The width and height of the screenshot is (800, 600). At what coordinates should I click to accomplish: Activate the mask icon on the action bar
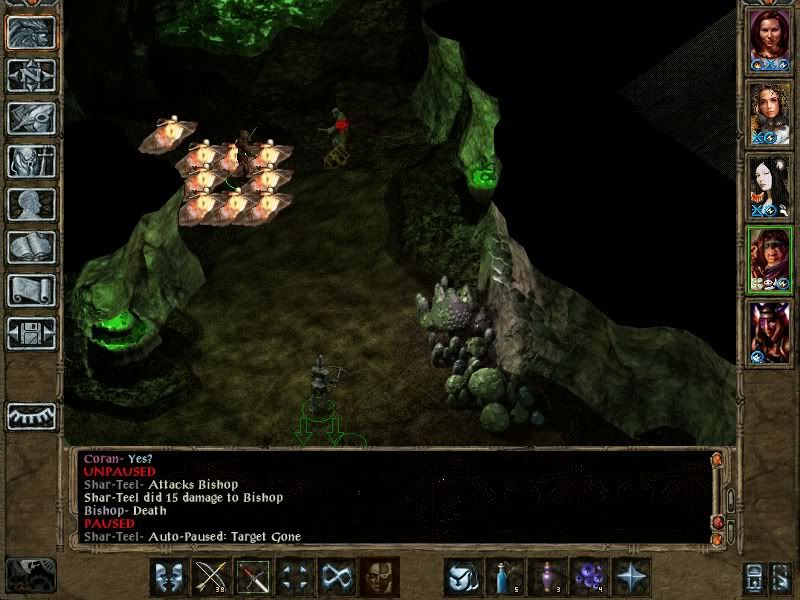coord(379,577)
